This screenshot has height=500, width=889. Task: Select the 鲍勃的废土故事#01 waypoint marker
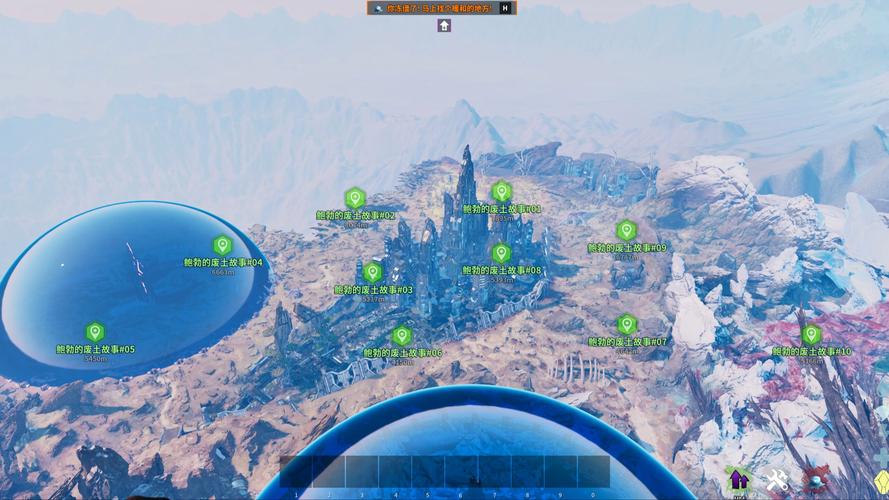[x=502, y=192]
